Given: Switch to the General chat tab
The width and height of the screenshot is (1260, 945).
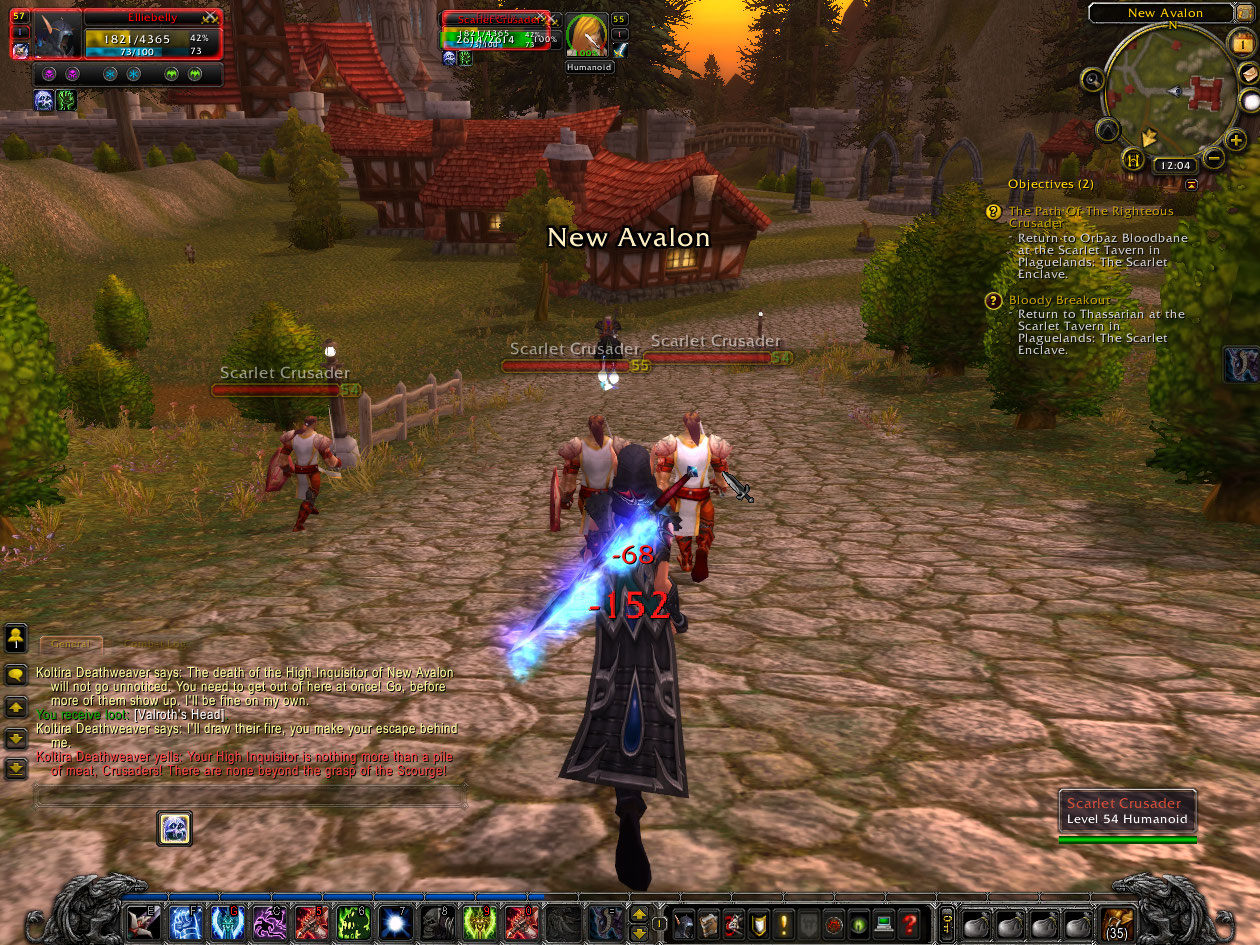Looking at the screenshot, I should pyautogui.click(x=71, y=645).
